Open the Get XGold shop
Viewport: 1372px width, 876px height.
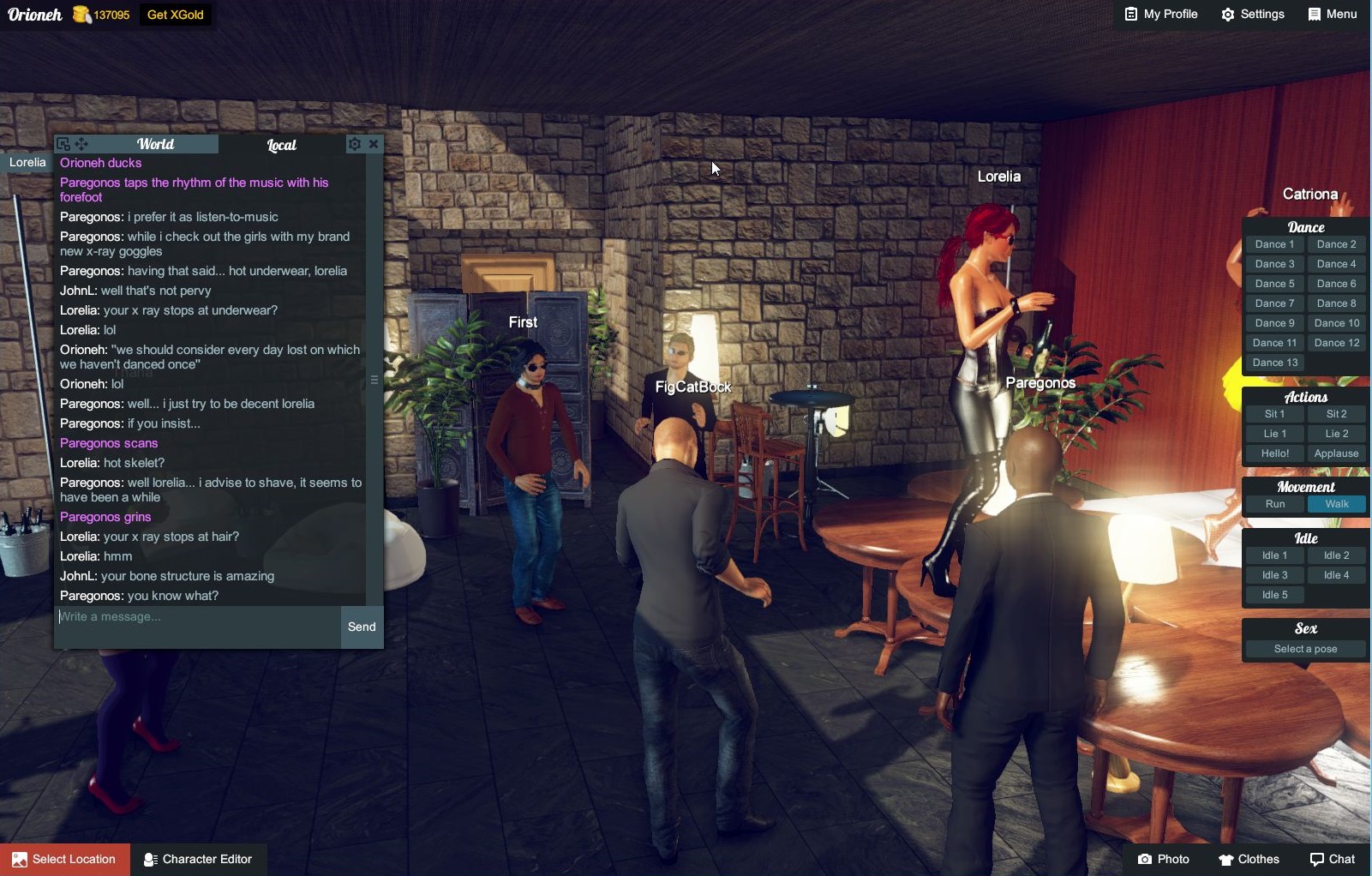pyautogui.click(x=175, y=15)
